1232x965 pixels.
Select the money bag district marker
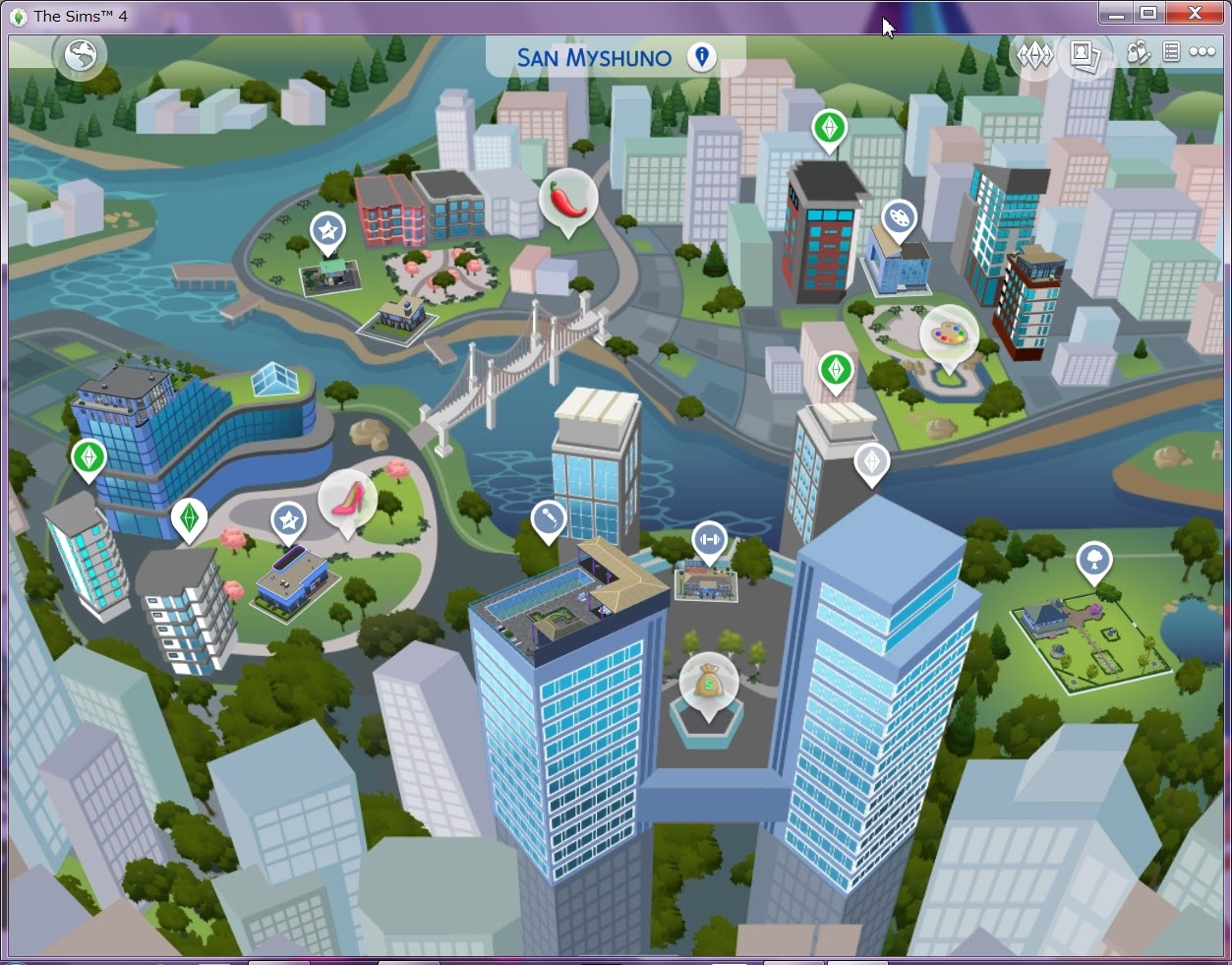[708, 681]
